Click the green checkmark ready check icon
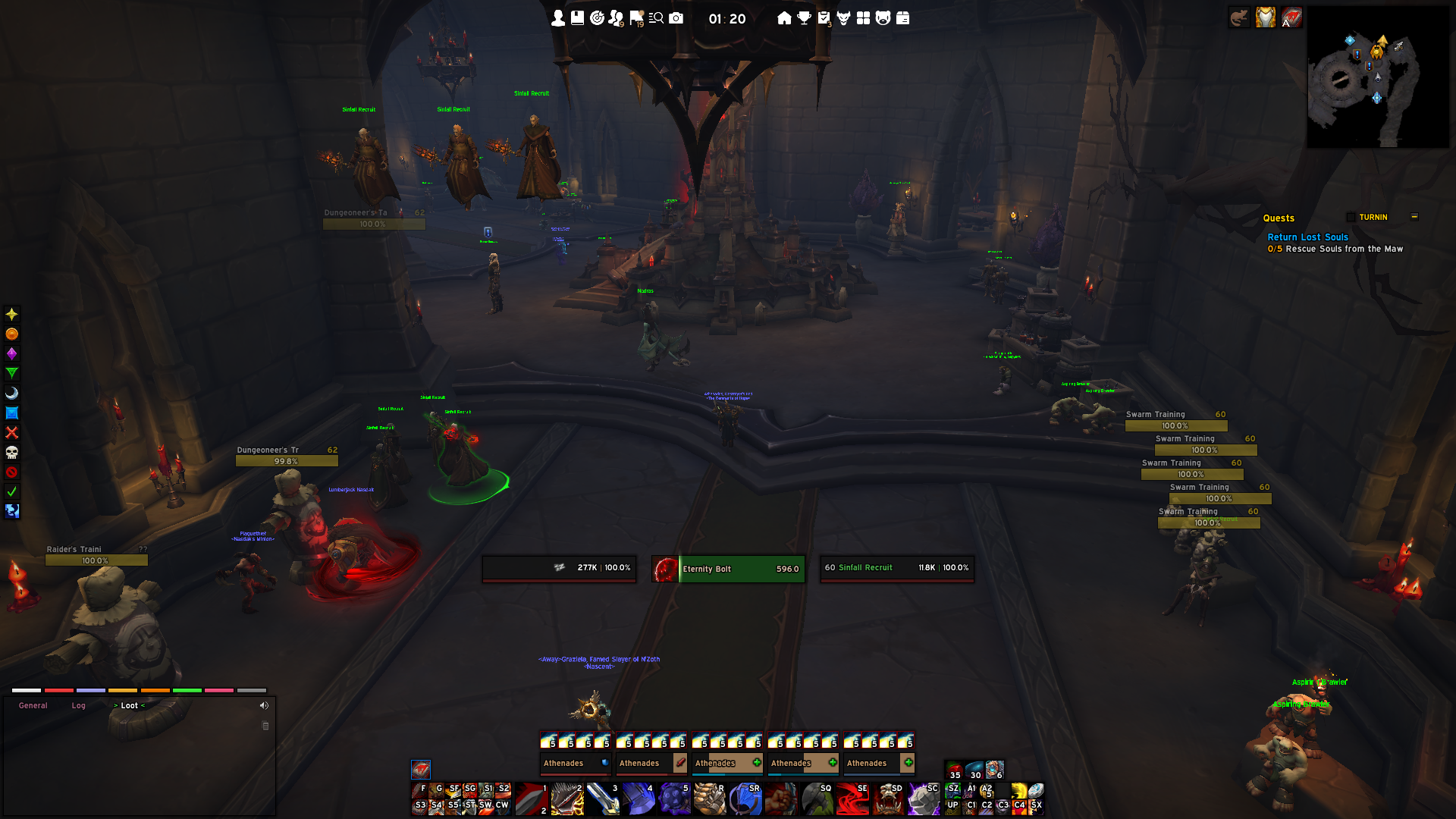 12,492
